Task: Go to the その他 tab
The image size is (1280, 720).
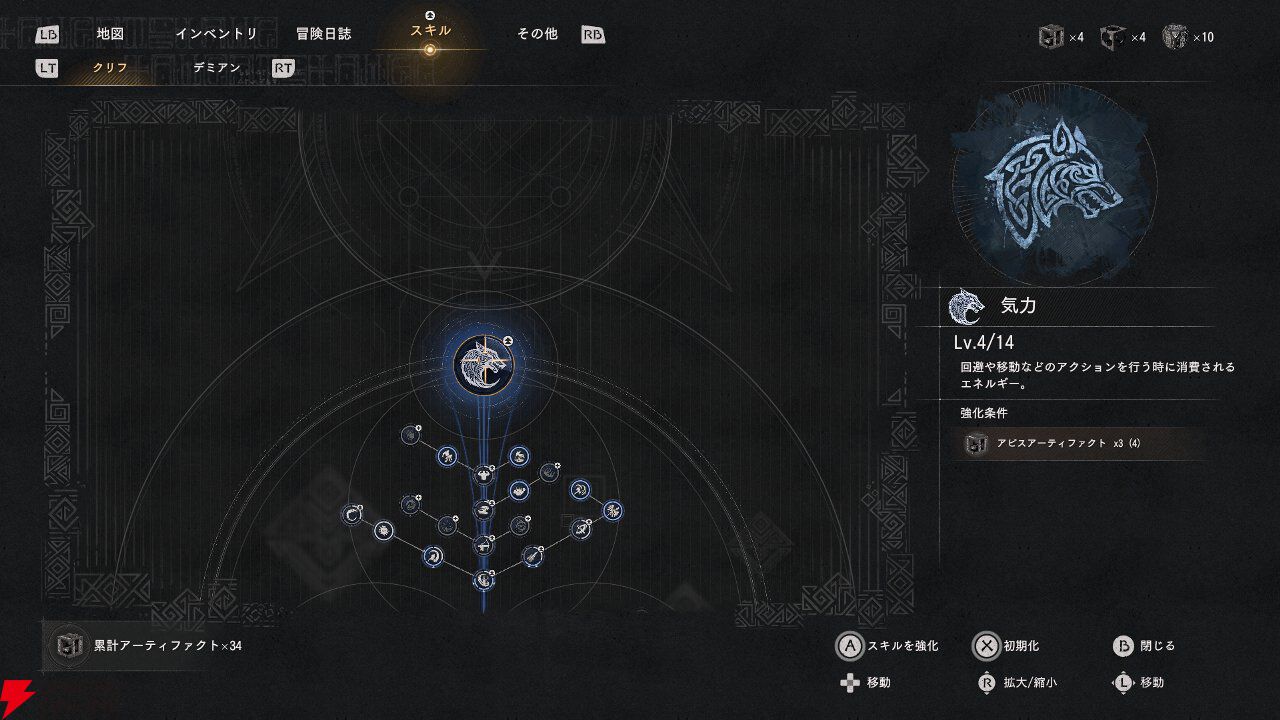Action: pyautogui.click(x=537, y=34)
